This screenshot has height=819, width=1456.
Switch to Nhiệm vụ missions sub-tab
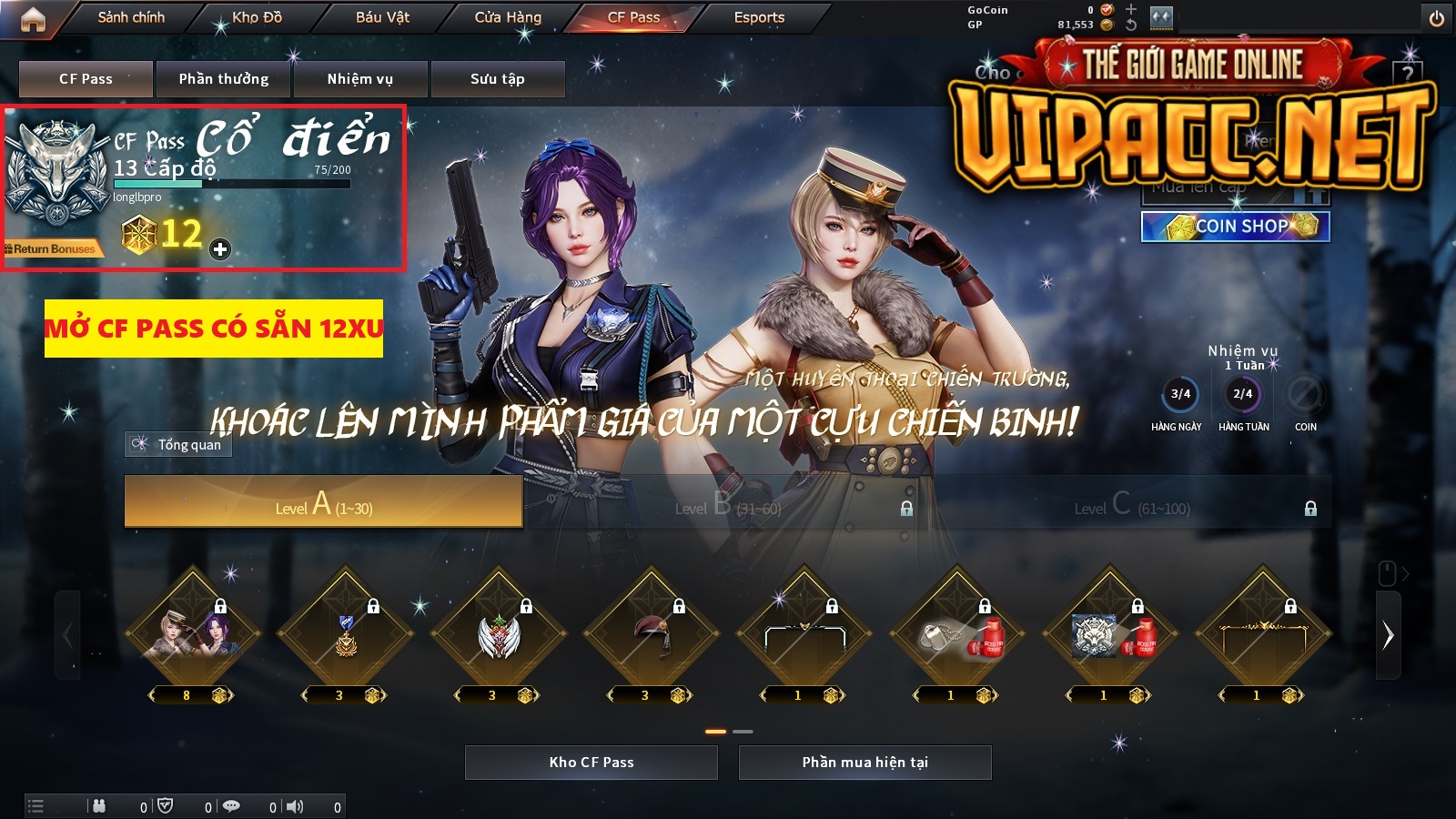coord(360,79)
